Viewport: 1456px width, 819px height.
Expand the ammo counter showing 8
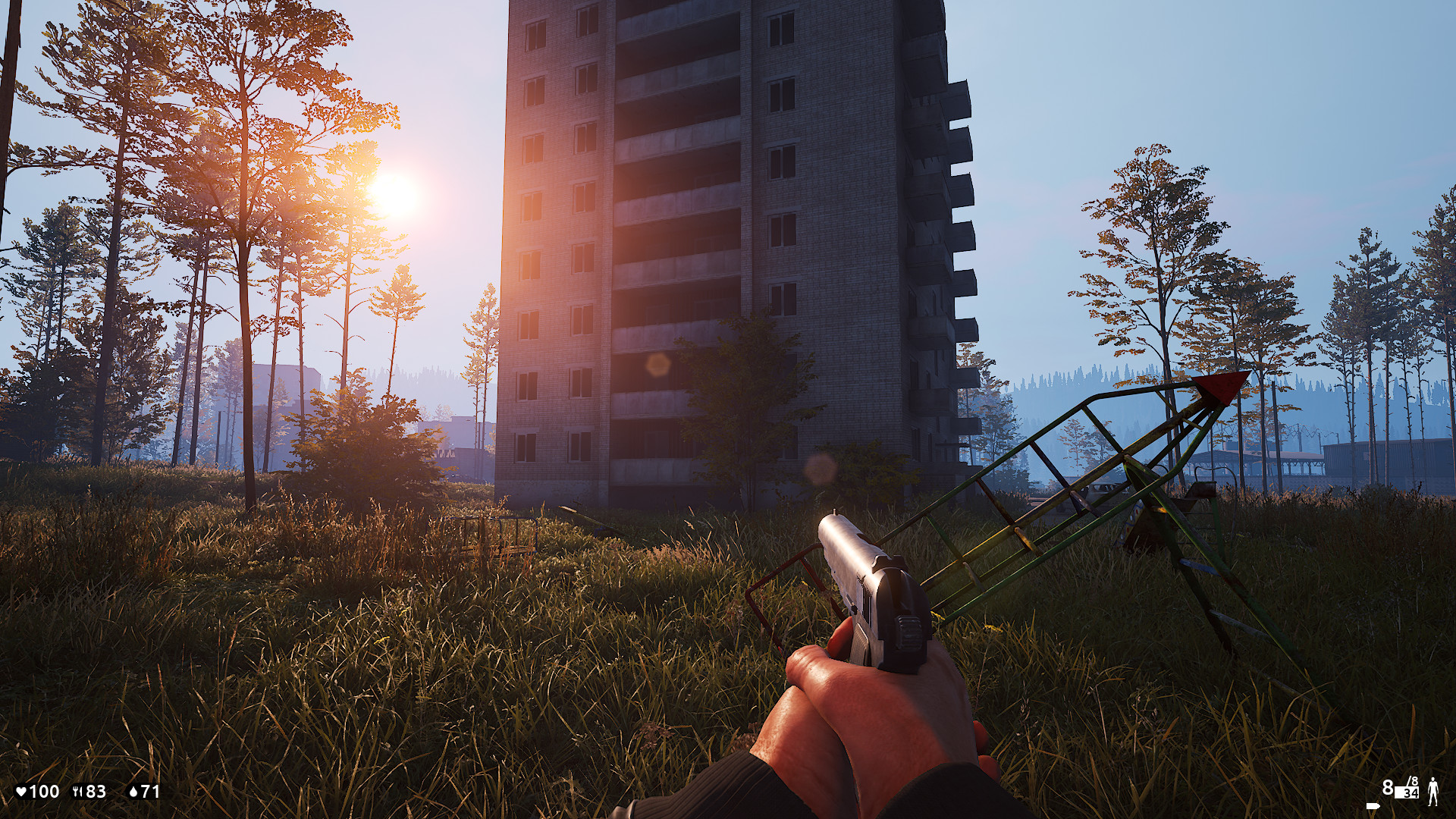1389,789
